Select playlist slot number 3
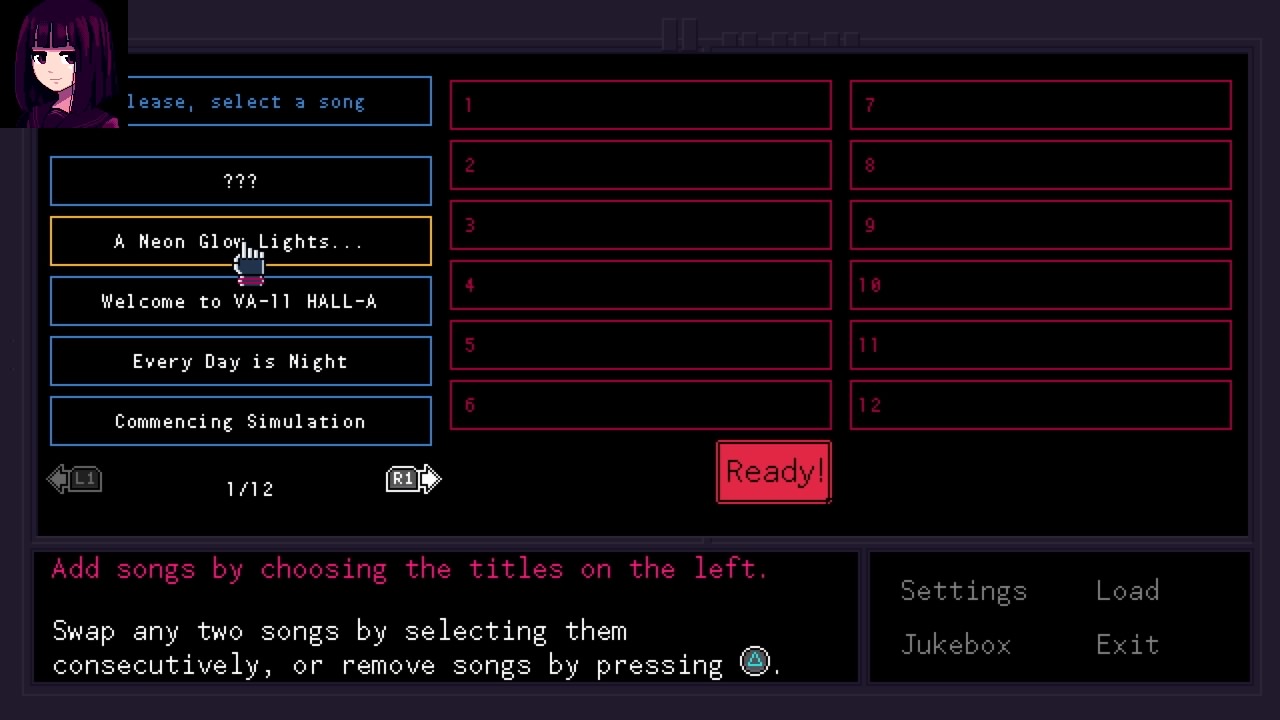Viewport: 1280px width, 720px height. (640, 225)
